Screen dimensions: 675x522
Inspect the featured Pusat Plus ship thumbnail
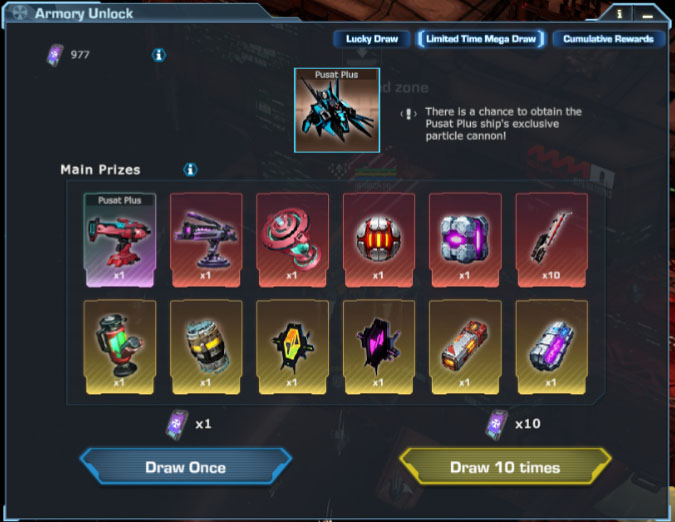pos(337,110)
